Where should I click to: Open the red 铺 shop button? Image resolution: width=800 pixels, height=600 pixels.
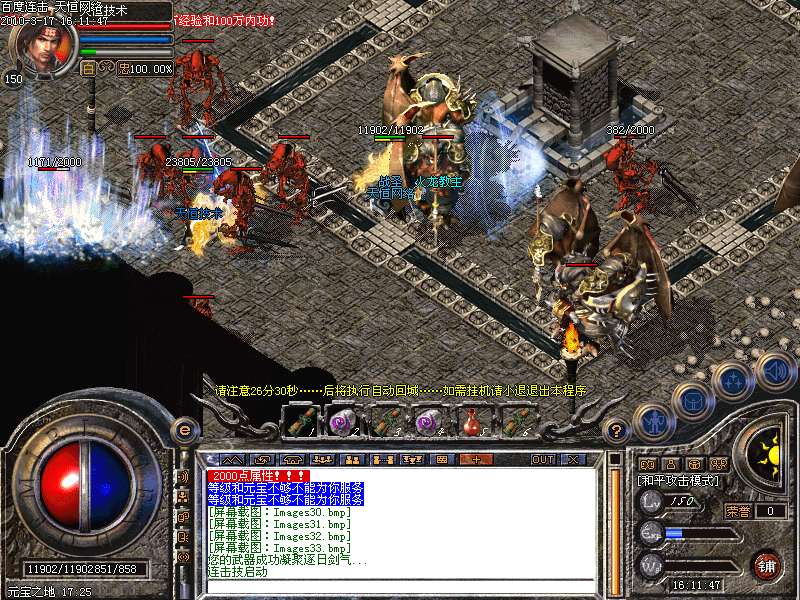[x=767, y=565]
